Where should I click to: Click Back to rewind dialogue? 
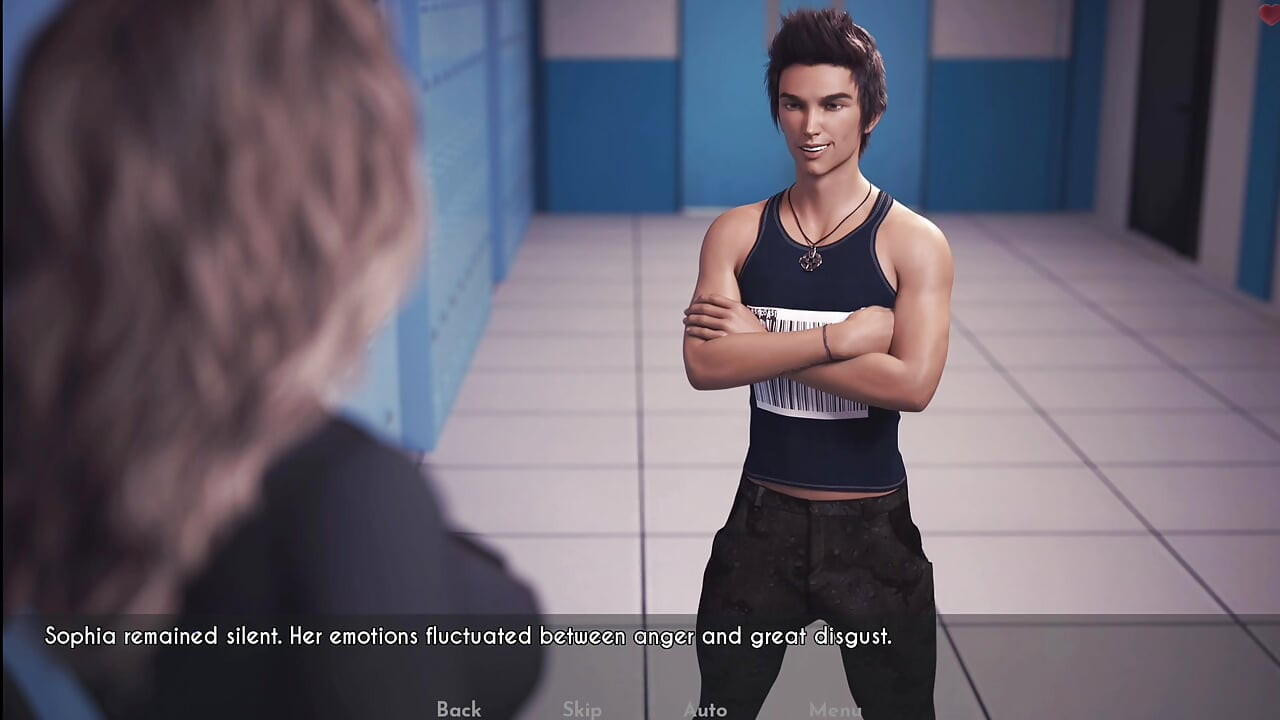click(x=457, y=710)
